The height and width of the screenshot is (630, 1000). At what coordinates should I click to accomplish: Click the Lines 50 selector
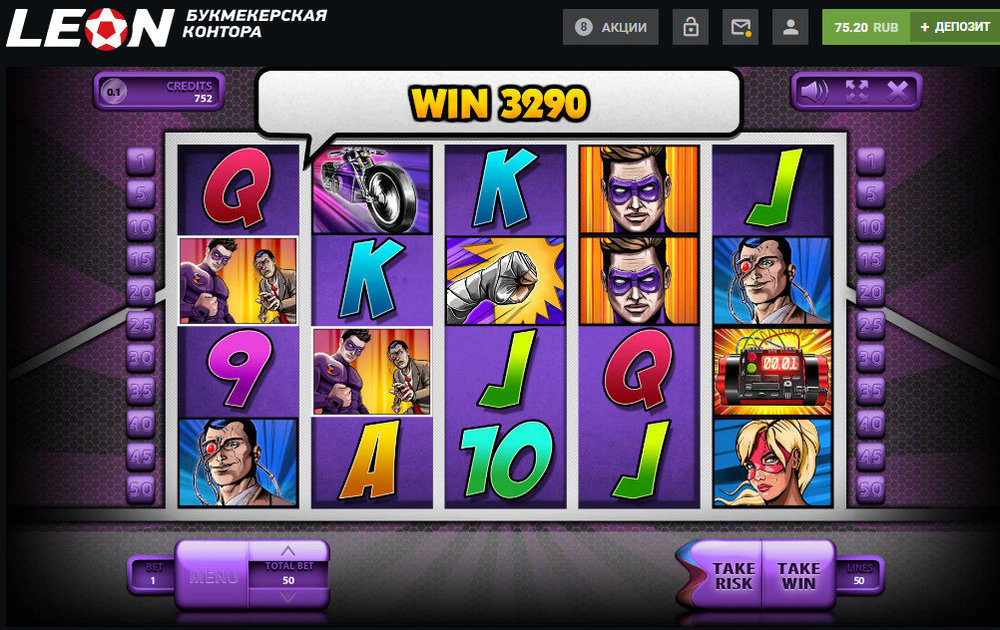coord(859,574)
